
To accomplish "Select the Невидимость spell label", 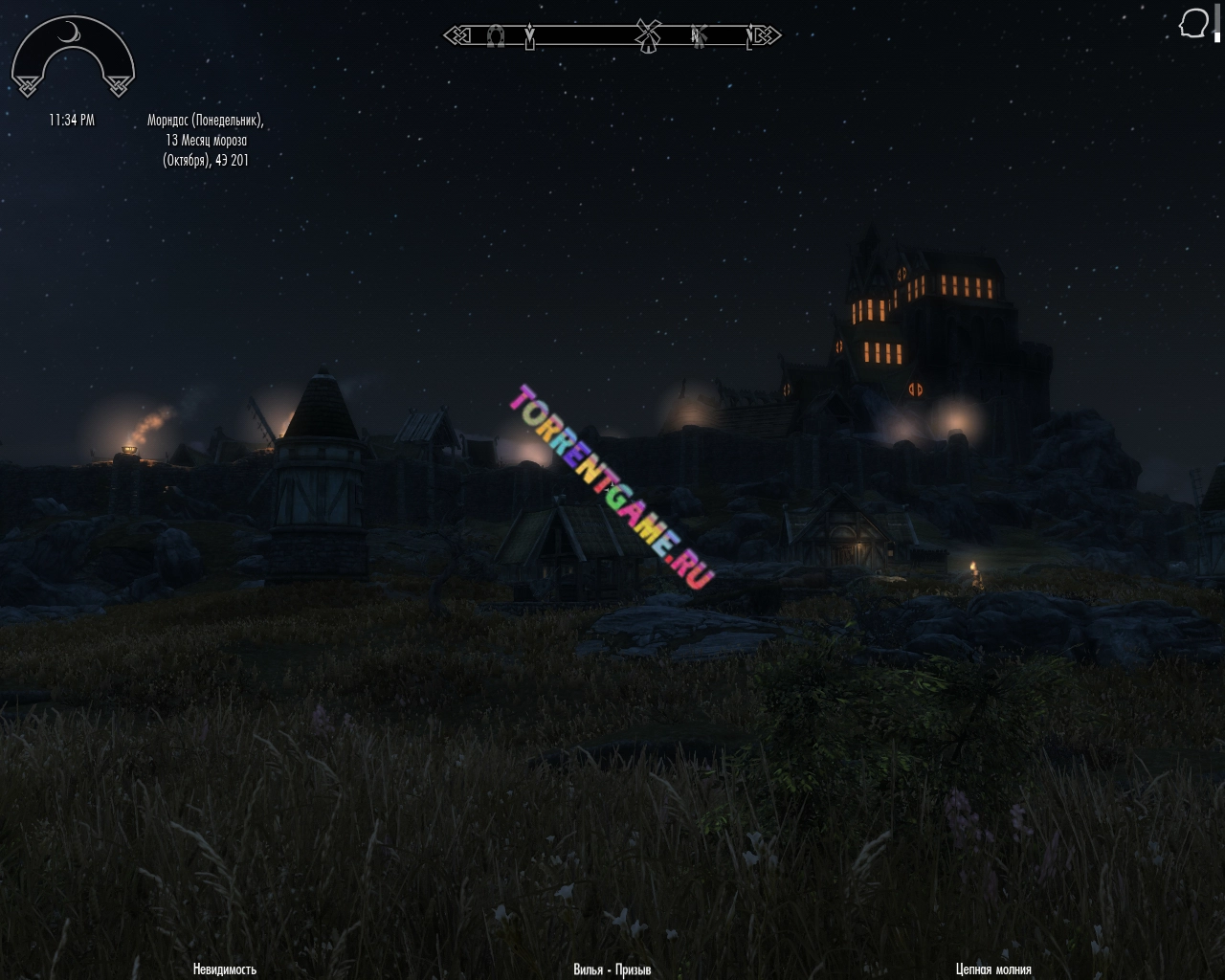I will tap(225, 969).
